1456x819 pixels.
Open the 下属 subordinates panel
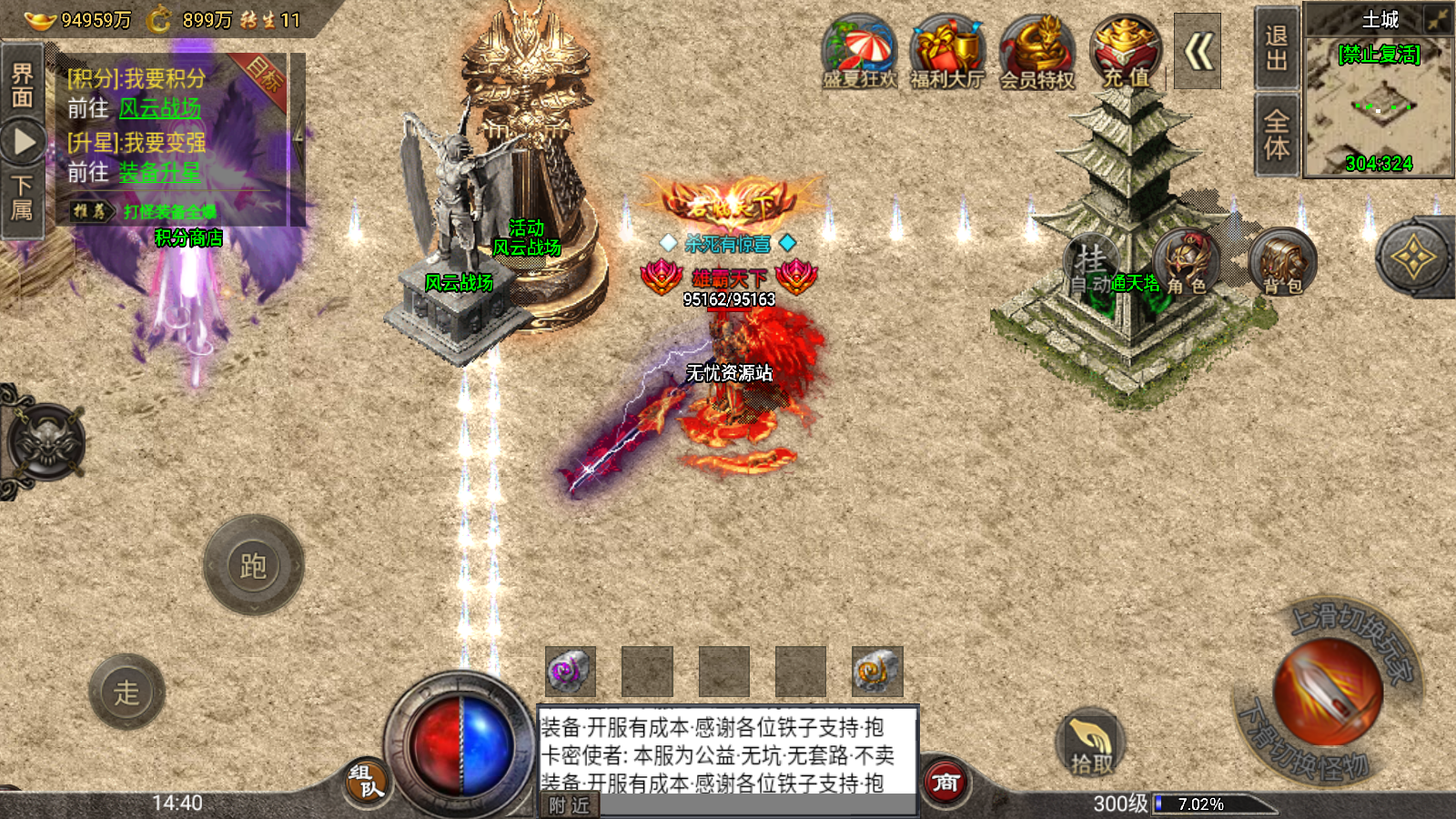pyautogui.click(x=22, y=197)
